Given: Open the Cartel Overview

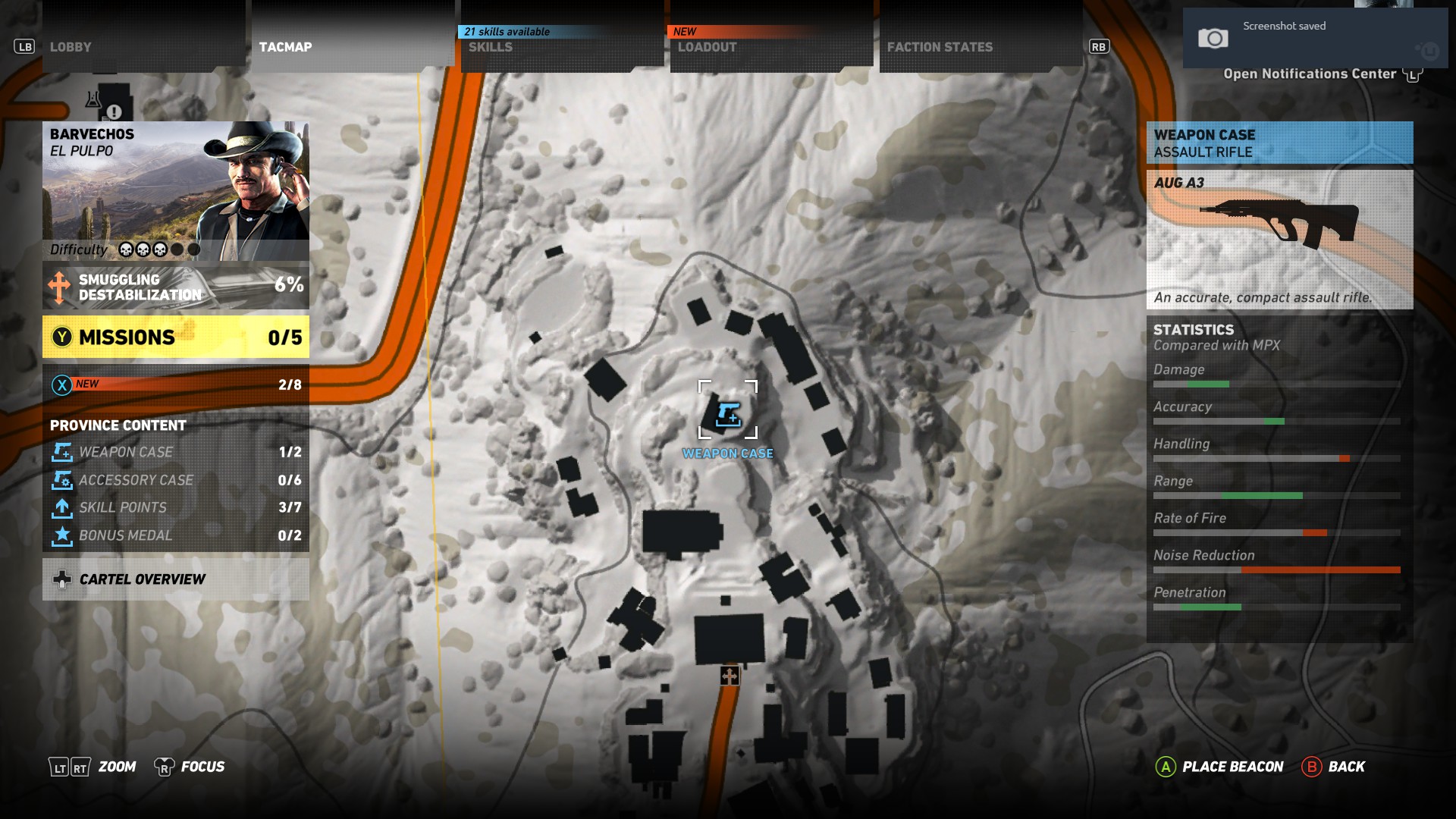Looking at the screenshot, I should point(176,579).
